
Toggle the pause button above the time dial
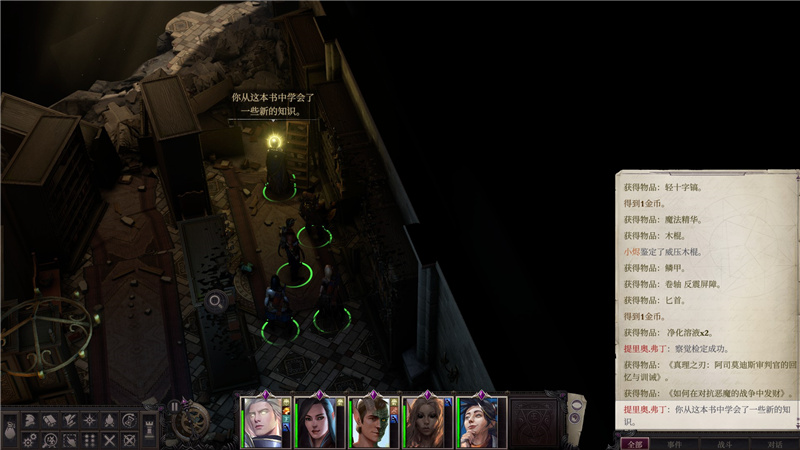pyautogui.click(x=174, y=406)
